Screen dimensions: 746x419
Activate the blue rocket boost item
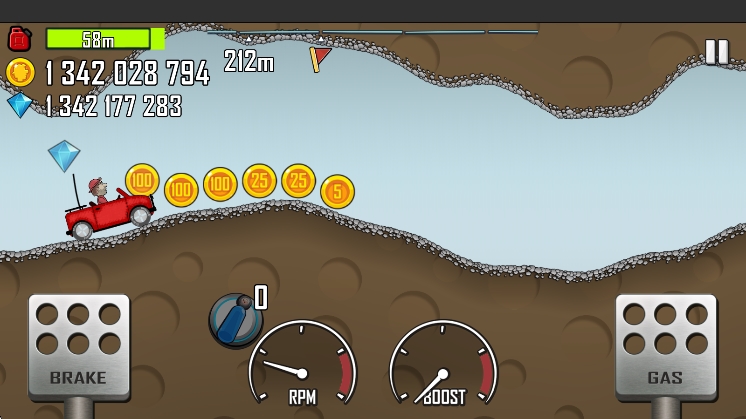[x=235, y=320]
